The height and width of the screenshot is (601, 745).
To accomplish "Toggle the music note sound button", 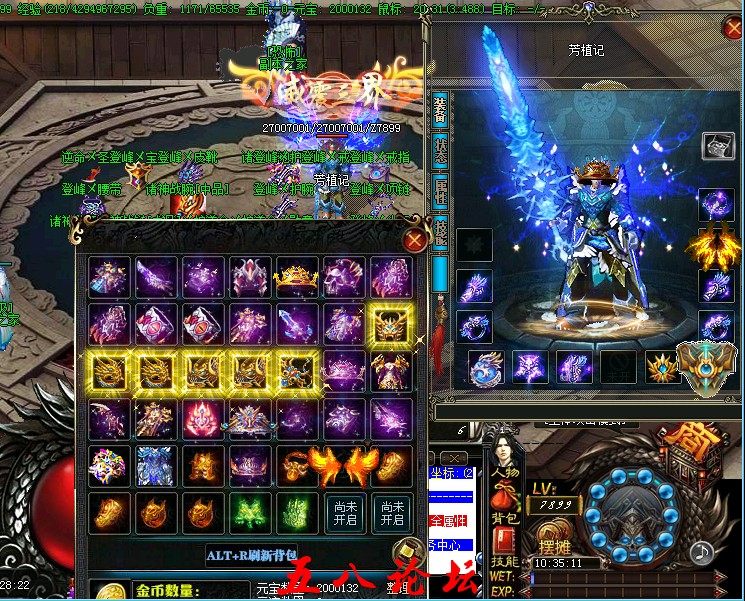I will tap(702, 551).
